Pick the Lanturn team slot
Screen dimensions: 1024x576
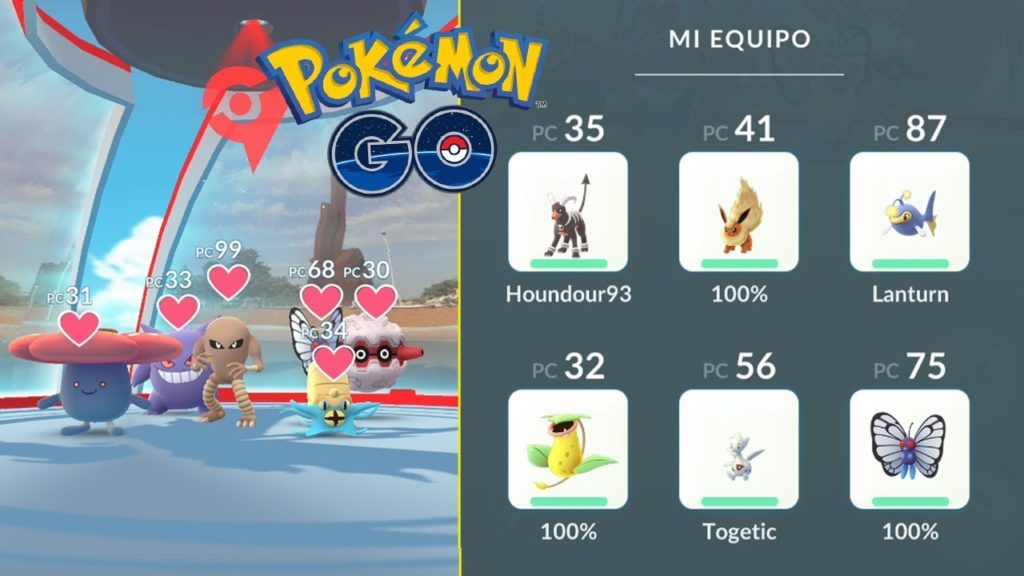point(909,212)
